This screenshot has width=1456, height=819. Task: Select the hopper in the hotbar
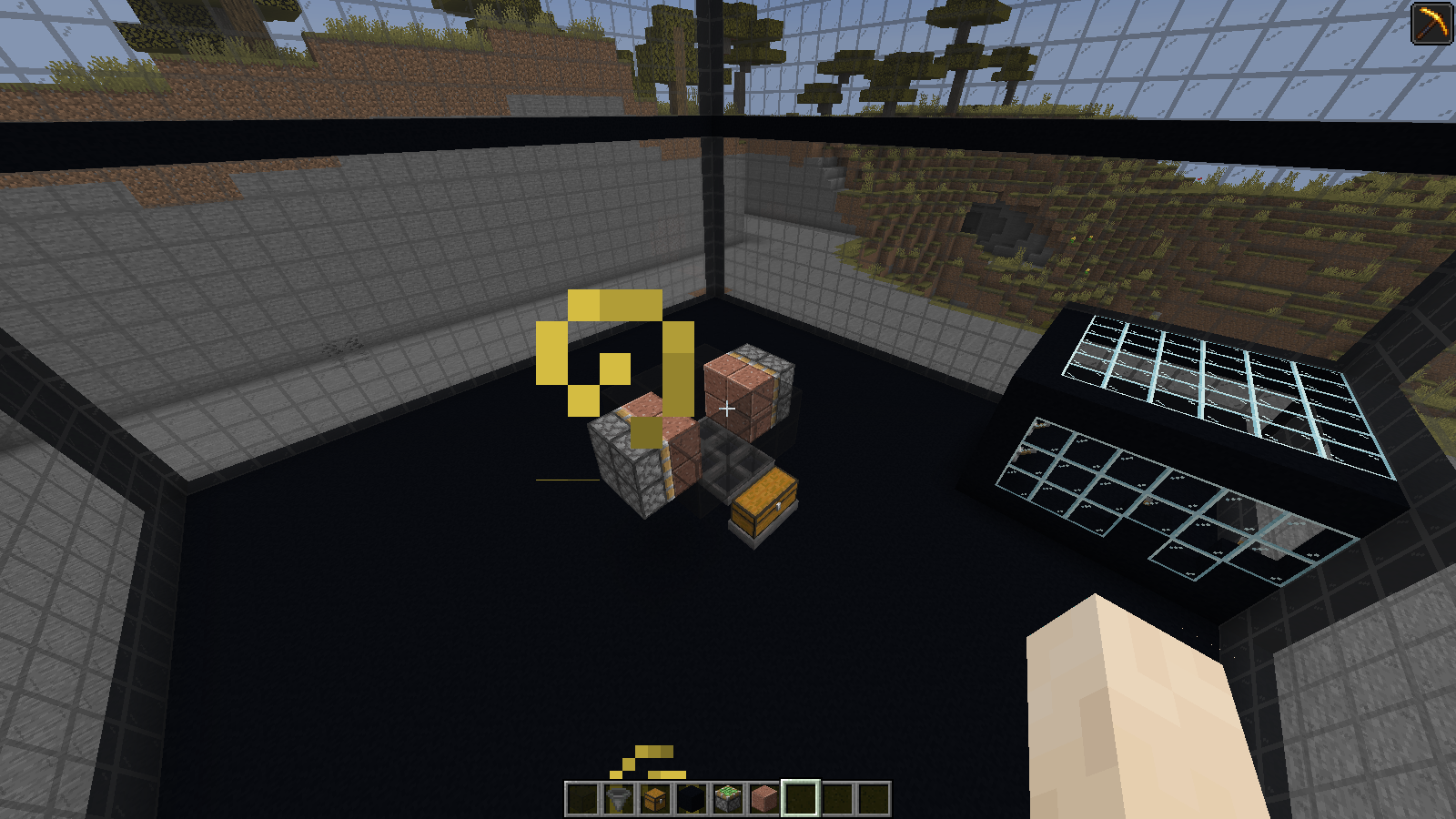point(617,796)
